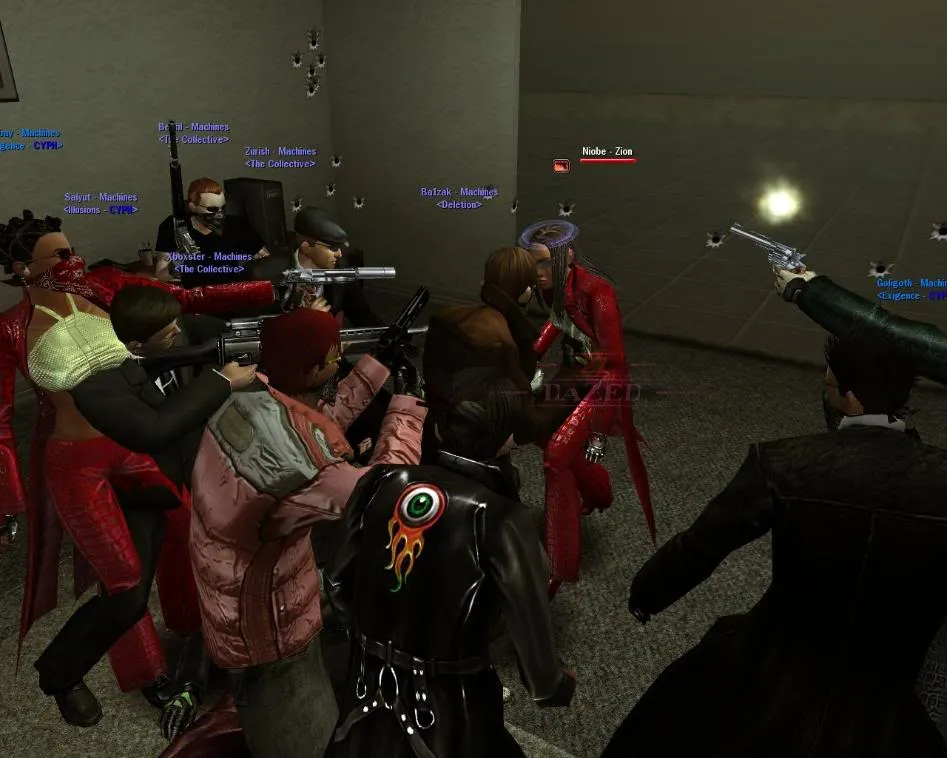Target the Zurish - Machines nameplate
The width and height of the screenshot is (947, 758).
280,152
